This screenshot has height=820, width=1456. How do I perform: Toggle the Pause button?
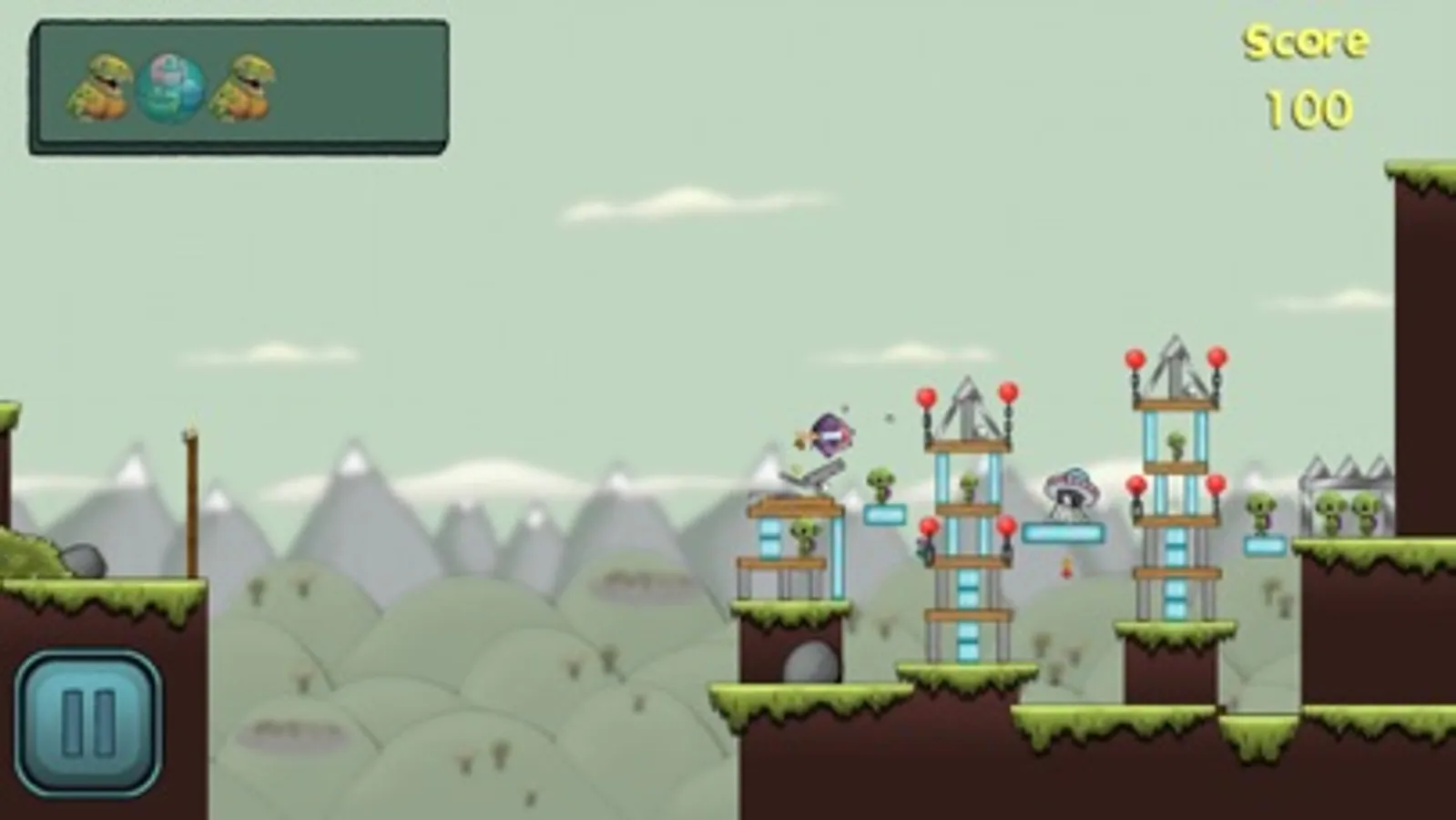pos(86,715)
